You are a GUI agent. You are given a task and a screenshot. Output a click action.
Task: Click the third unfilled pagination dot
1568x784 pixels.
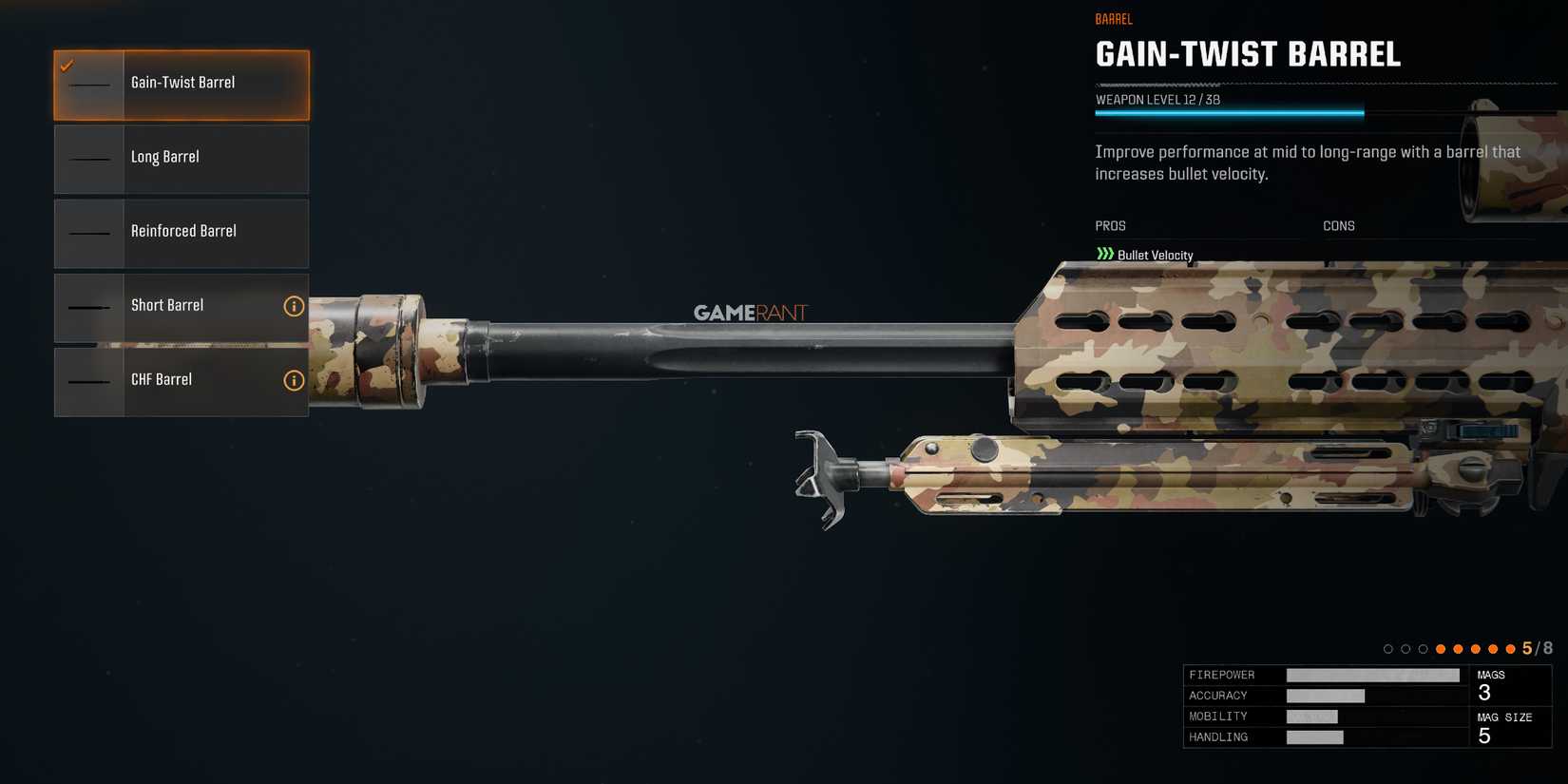tap(1423, 648)
